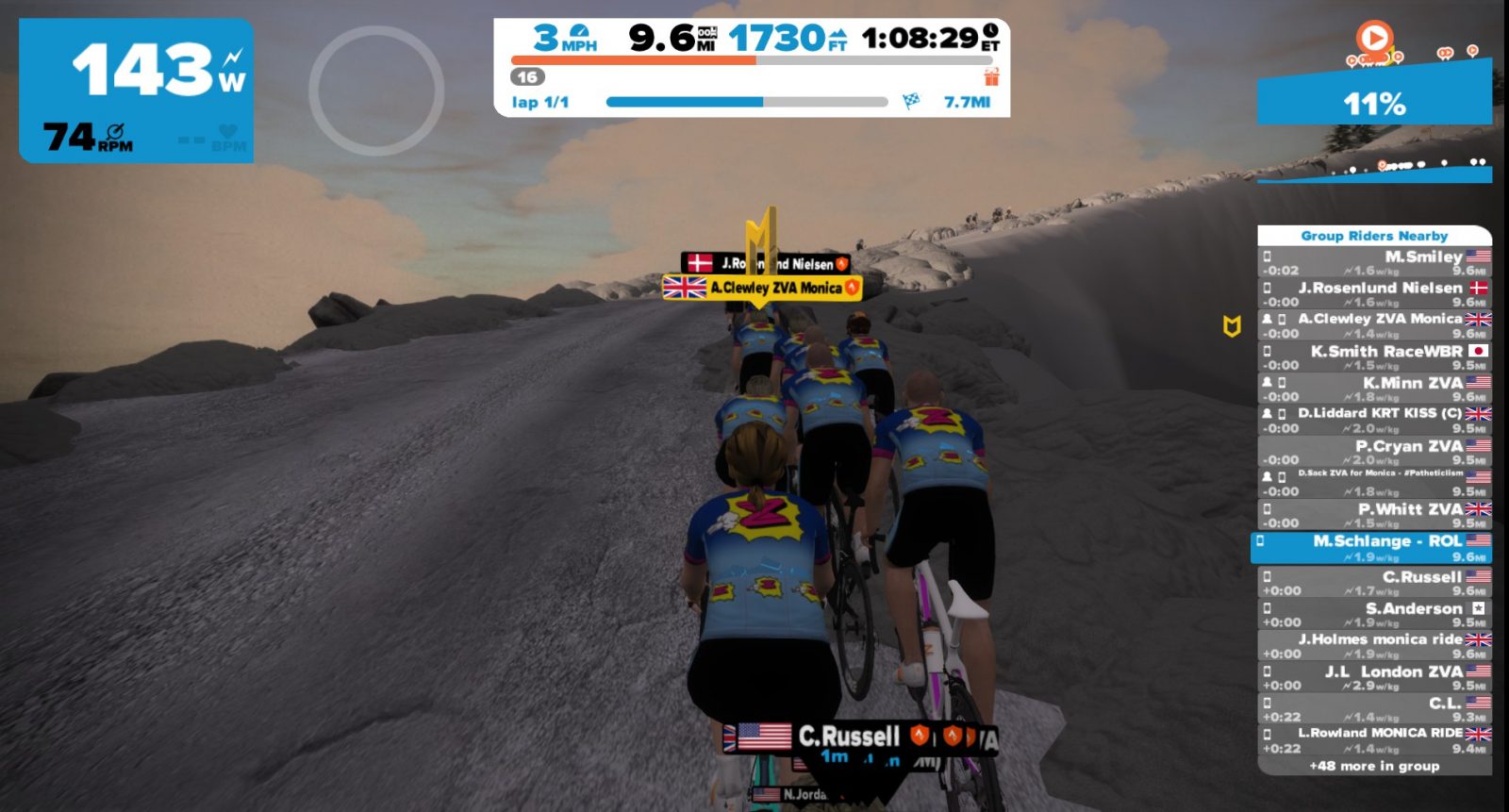The height and width of the screenshot is (812, 1509).
Task: Select the S.Anderson rider row
Action: 1374,614
